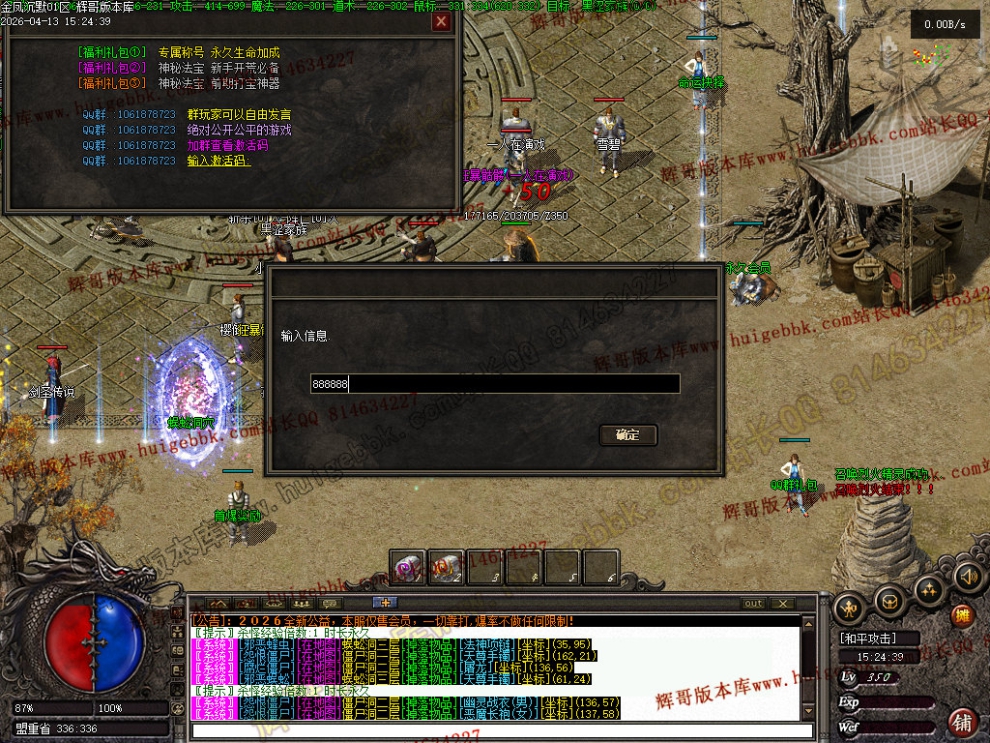Toggle the 和平攻击 attack mode
Screen dimensions: 990x743
click(x=866, y=638)
